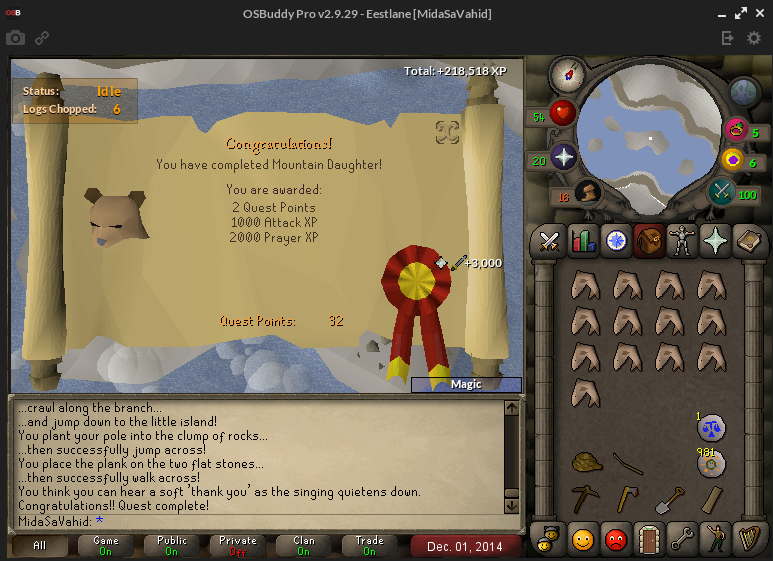Toggle run with the boot orb
The image size is (773, 561).
coord(589,193)
